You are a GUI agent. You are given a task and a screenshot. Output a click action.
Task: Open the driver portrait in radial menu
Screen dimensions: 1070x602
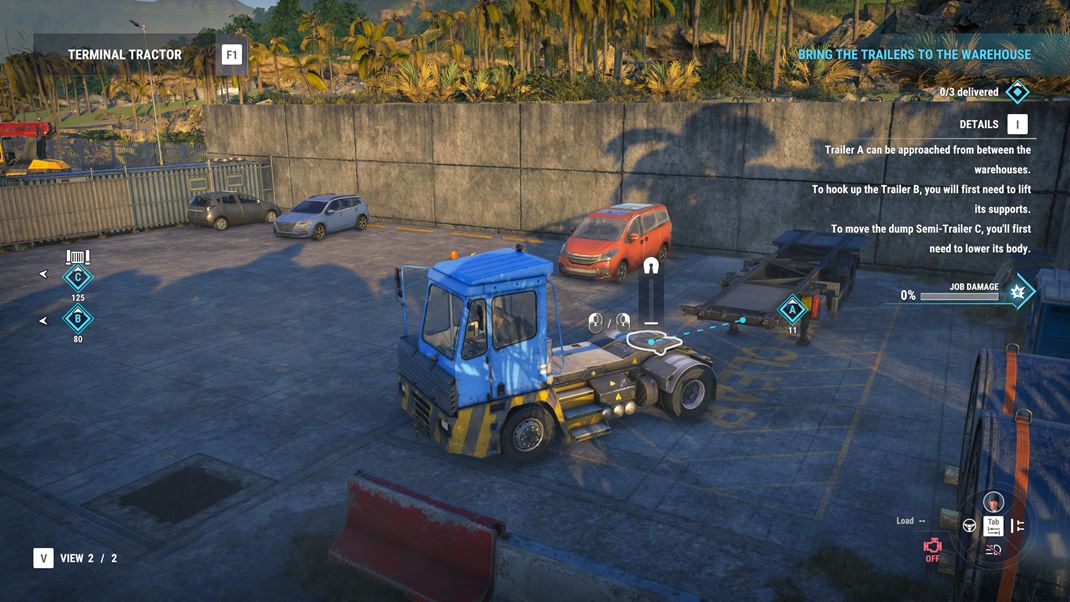pyautogui.click(x=993, y=502)
